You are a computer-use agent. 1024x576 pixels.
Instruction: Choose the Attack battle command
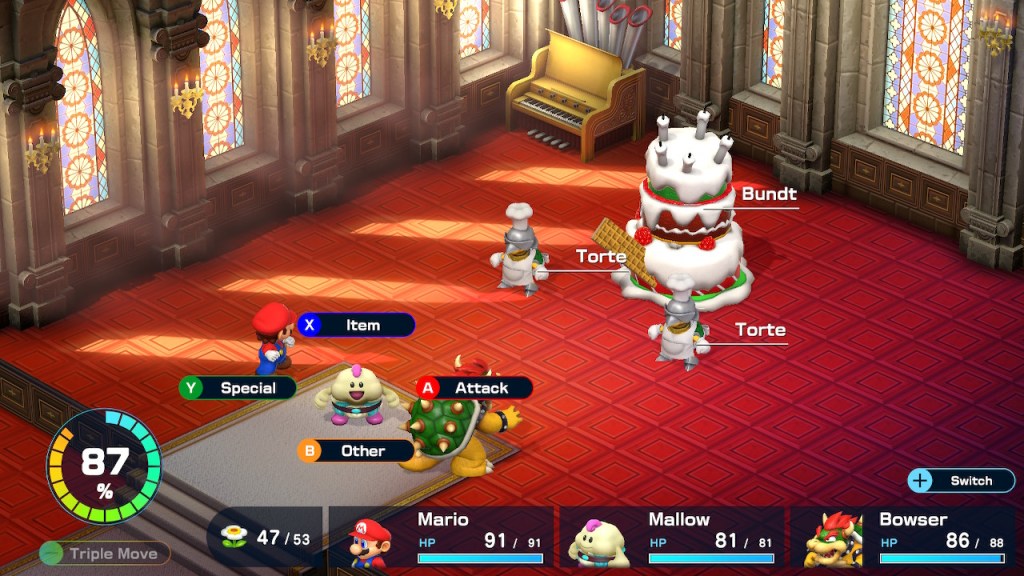474,388
